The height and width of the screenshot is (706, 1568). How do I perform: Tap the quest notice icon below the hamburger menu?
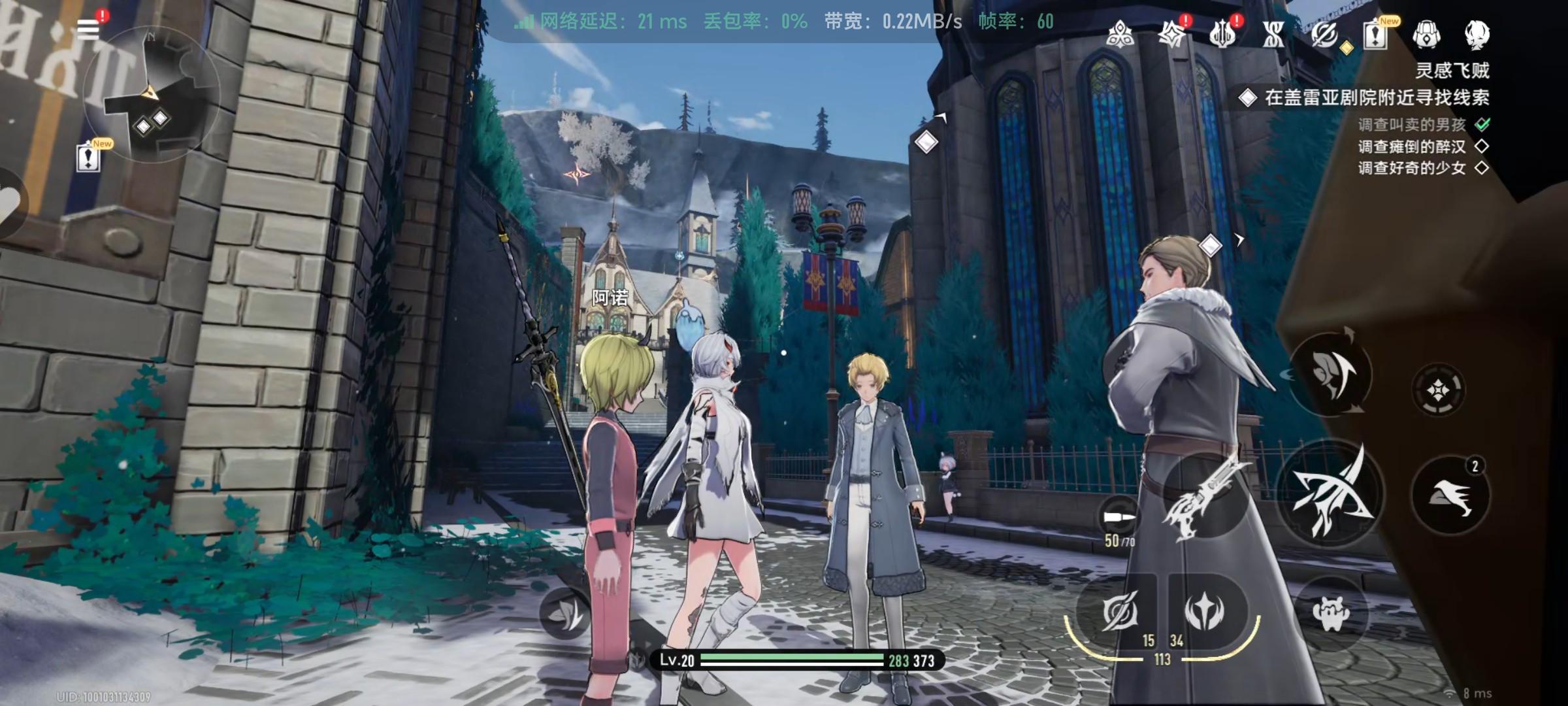point(88,157)
